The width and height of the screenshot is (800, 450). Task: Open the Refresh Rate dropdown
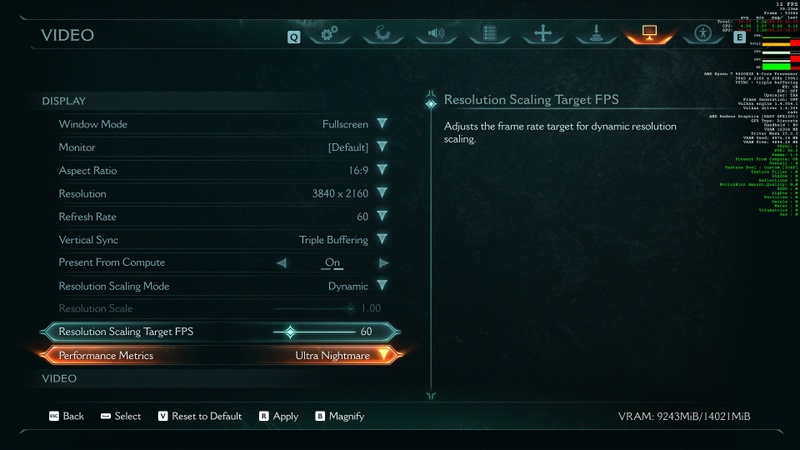pos(382,217)
